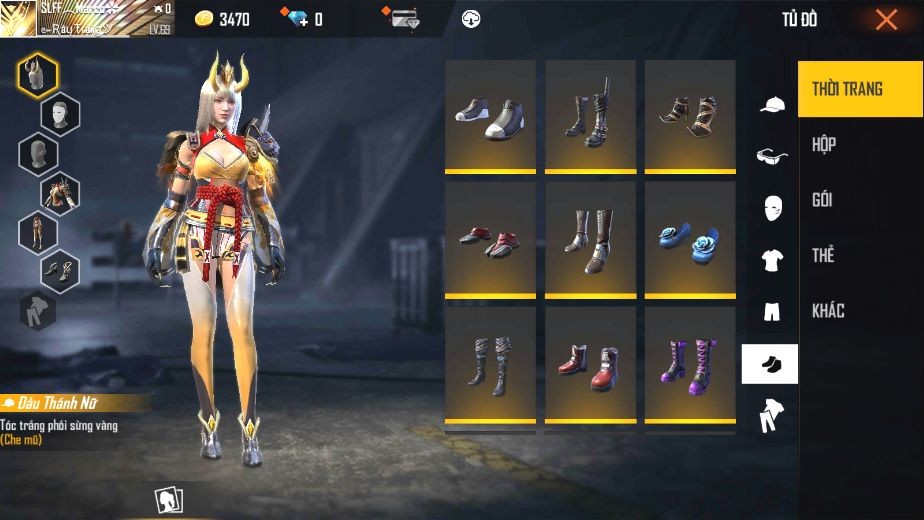This screenshot has height=520, width=924.
Task: Show the Khác tab
Action: click(828, 311)
